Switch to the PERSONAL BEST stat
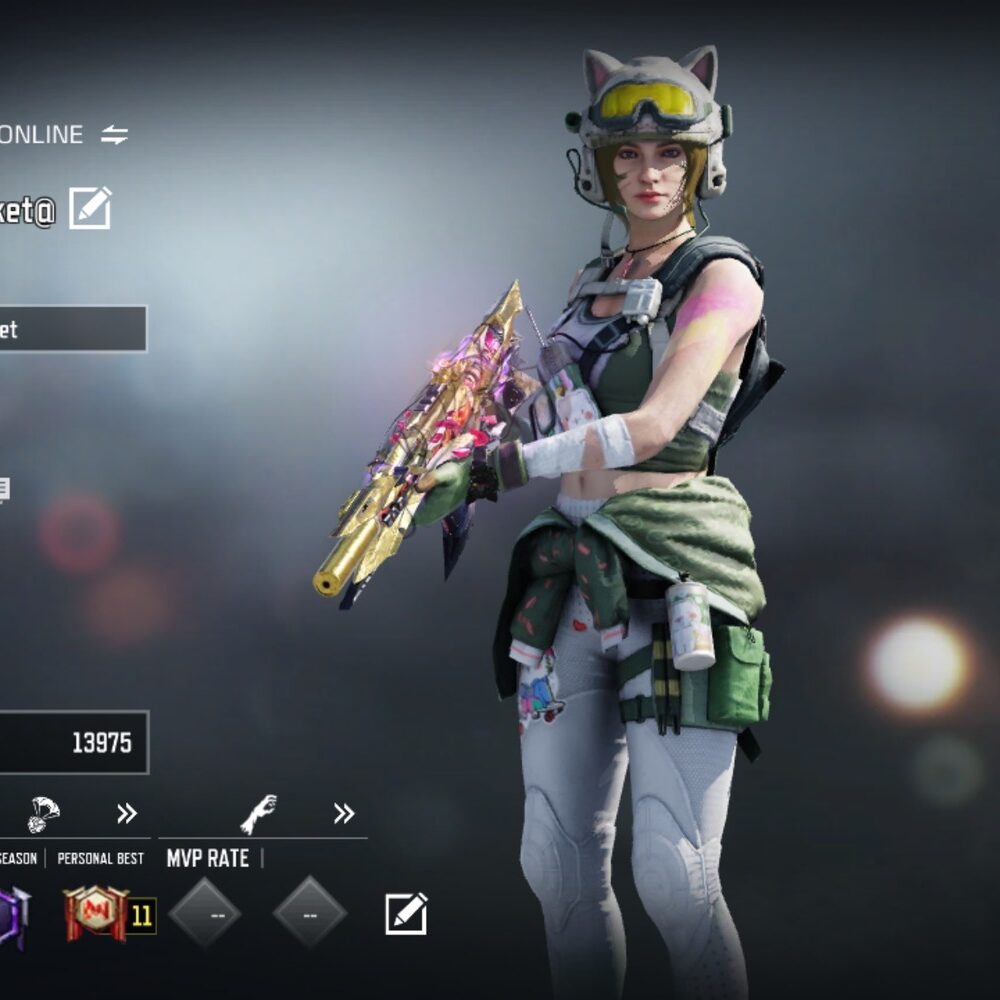The image size is (1000, 1000). [x=100, y=858]
